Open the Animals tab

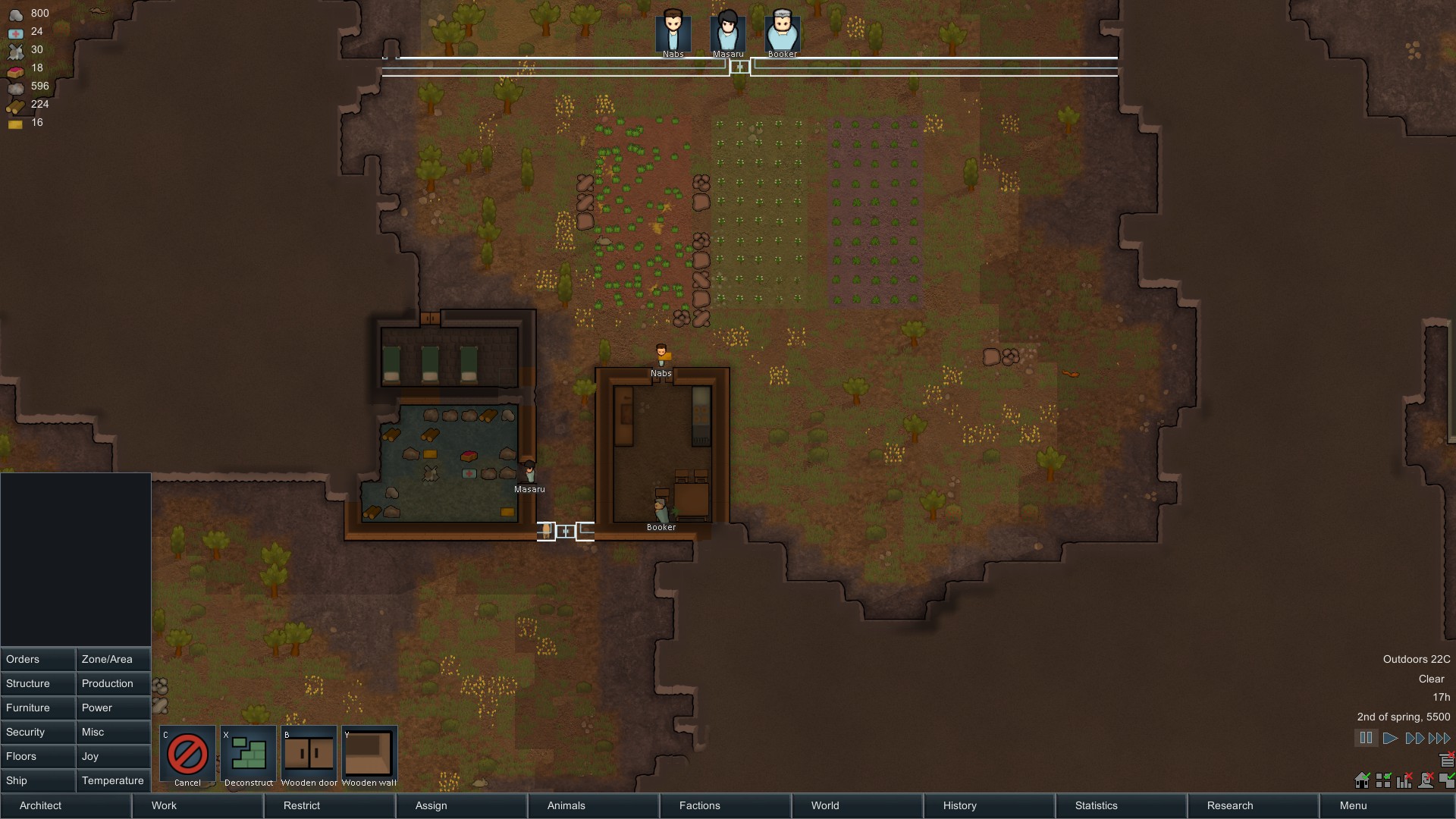592,805
